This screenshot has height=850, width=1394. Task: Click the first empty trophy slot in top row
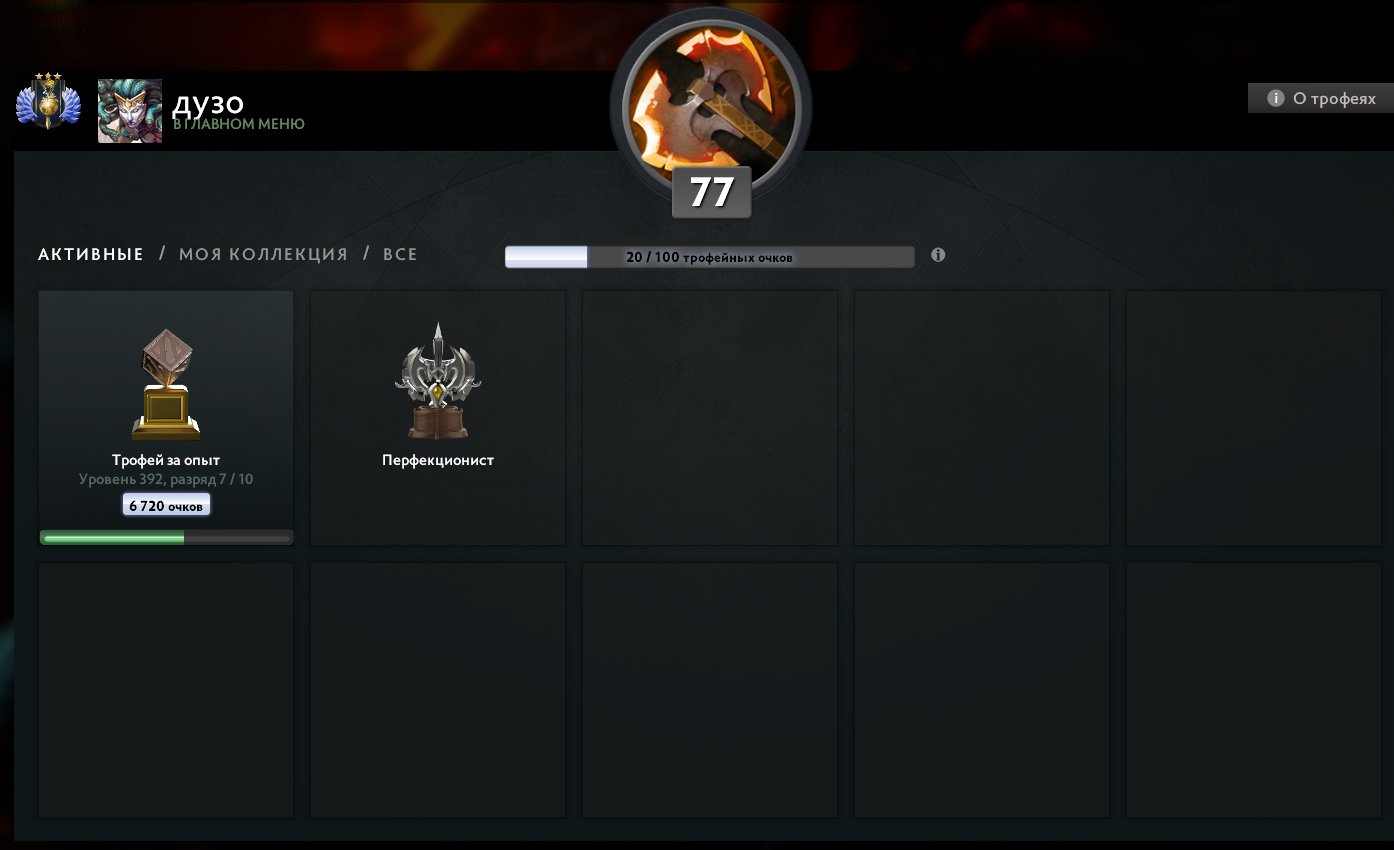click(x=709, y=417)
